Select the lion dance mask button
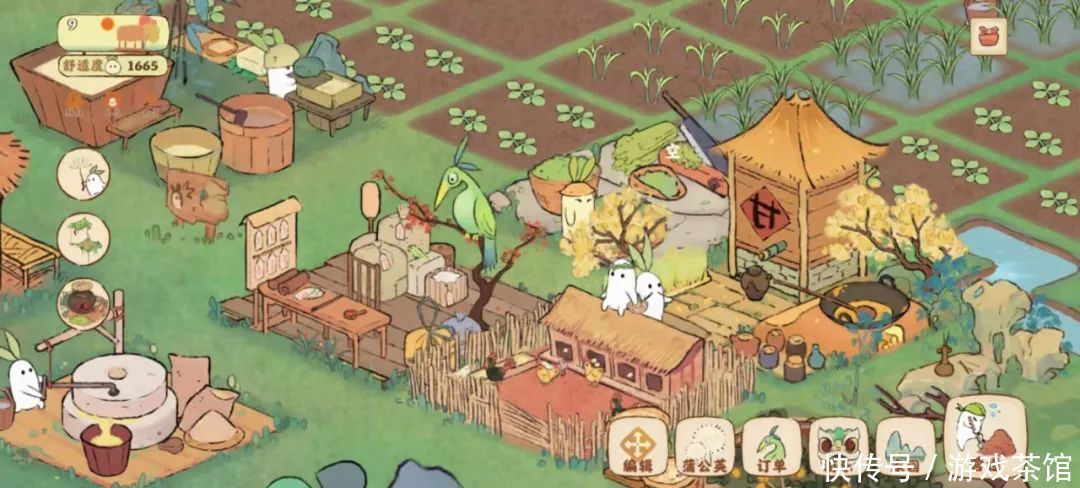The image size is (1080, 488). 838,444
